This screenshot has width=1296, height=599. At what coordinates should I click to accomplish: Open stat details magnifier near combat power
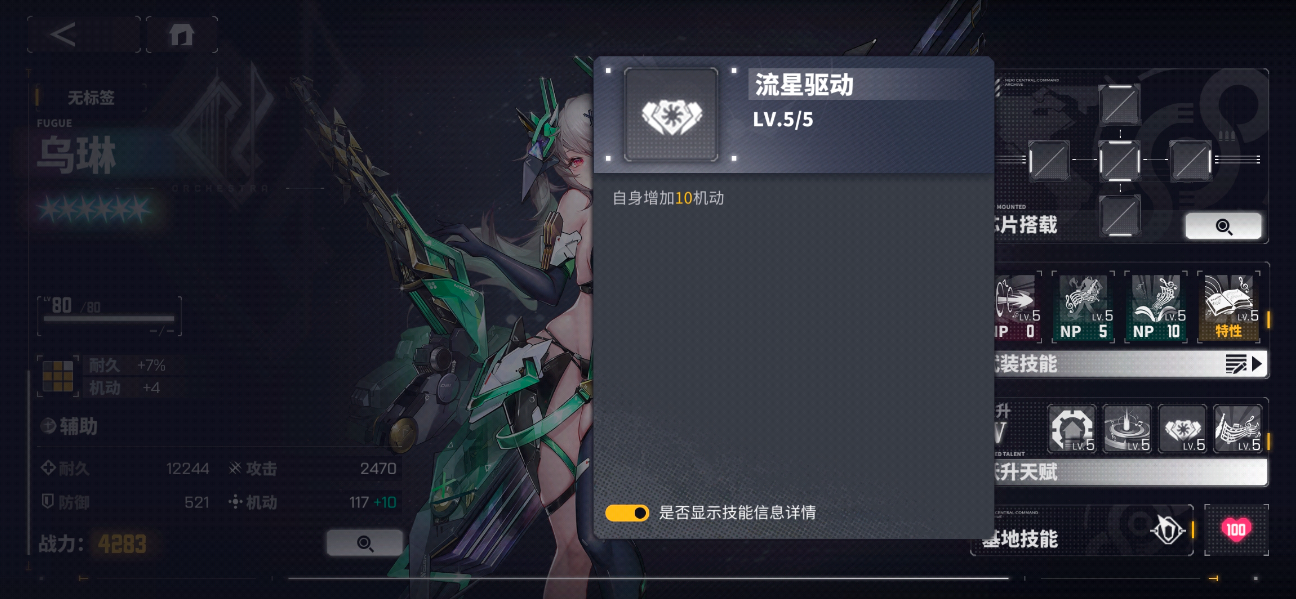(365, 543)
